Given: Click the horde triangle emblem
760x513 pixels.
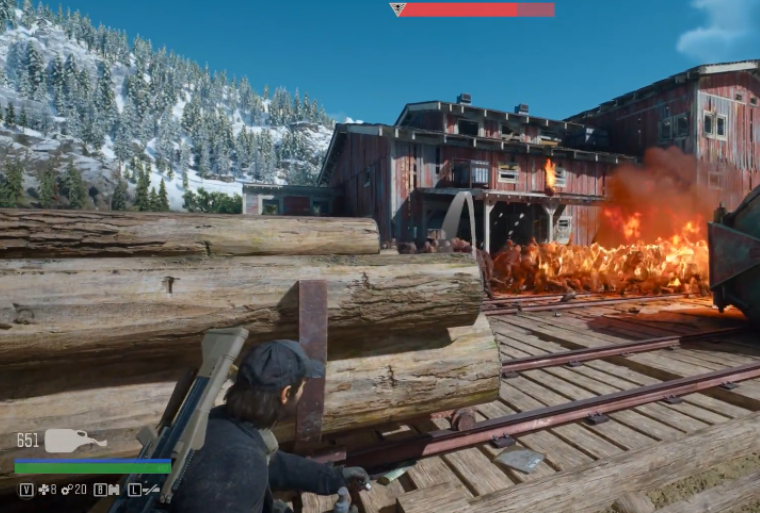Looking at the screenshot, I should 398,9.
